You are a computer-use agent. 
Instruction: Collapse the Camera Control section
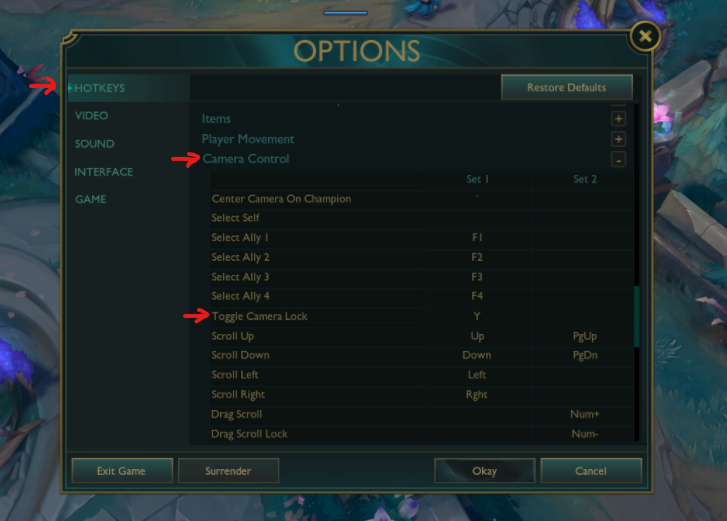coord(619,159)
